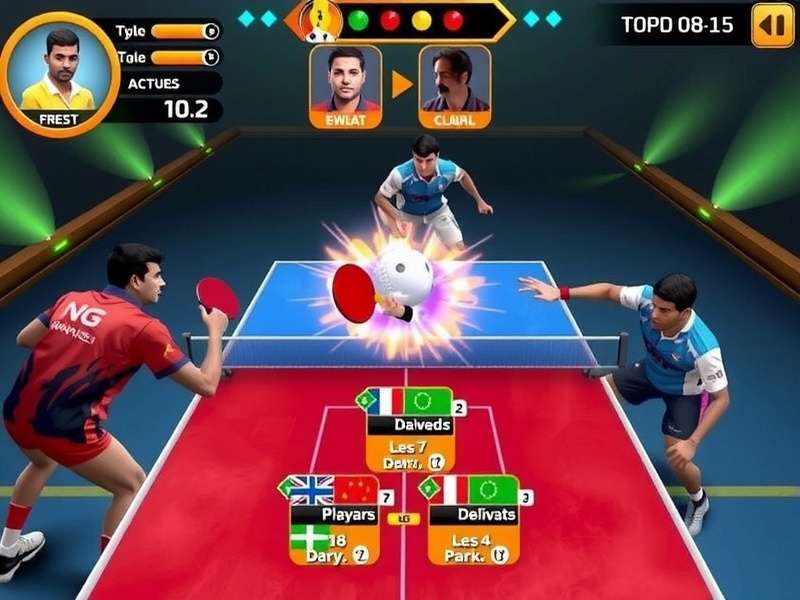Open the Delivats score card
This screenshot has height=600, width=800.
tap(474, 520)
